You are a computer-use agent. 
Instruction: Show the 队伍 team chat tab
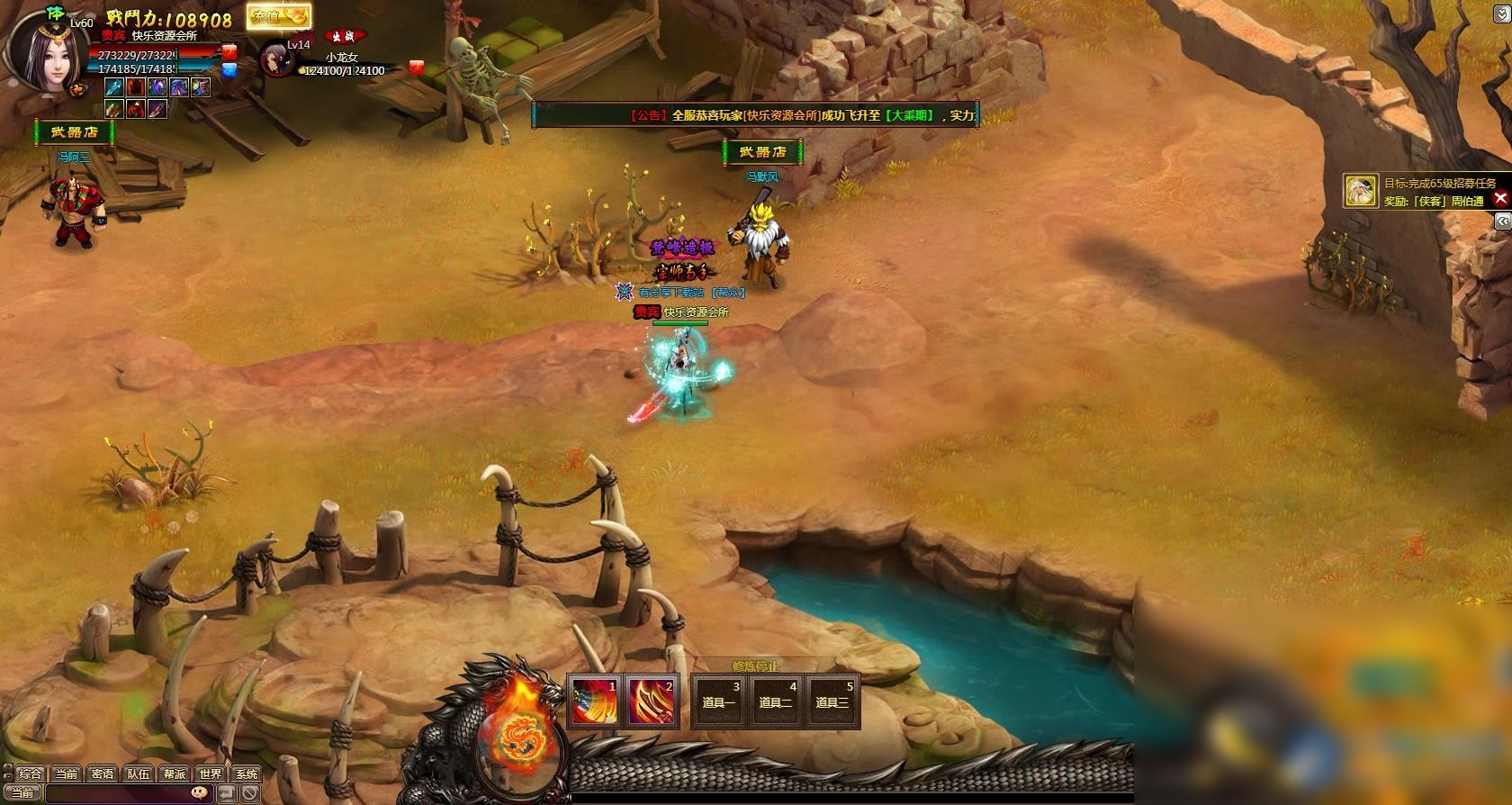point(139,773)
